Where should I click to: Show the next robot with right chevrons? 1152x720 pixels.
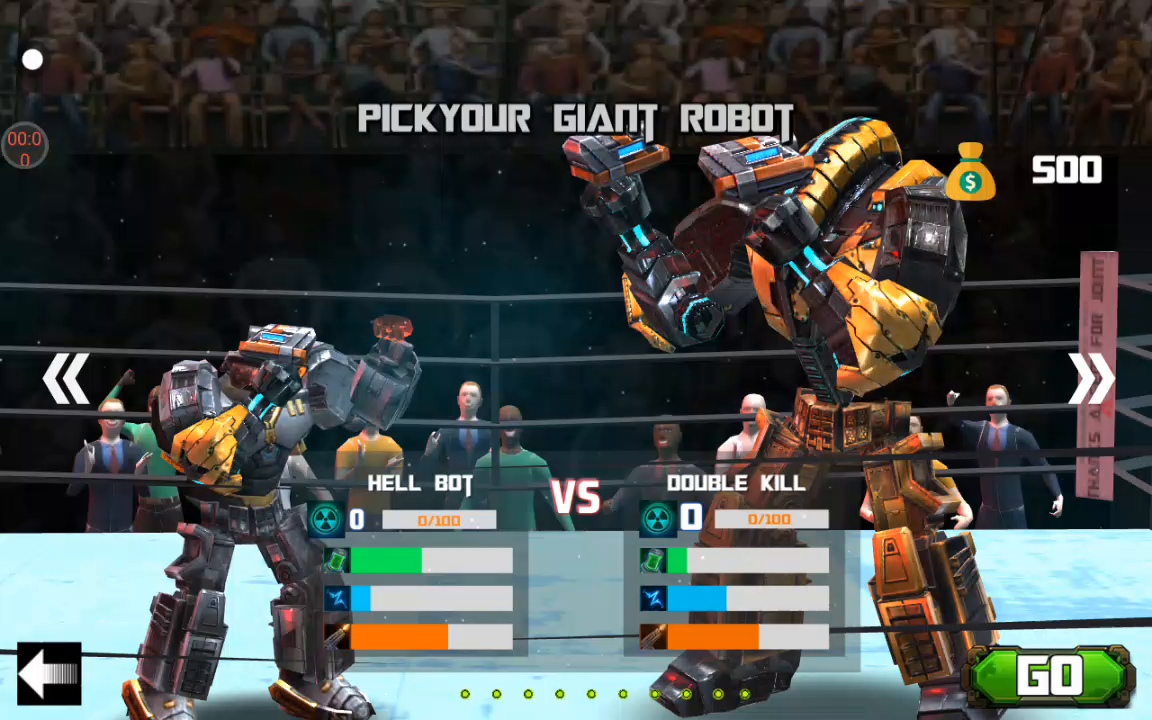(1090, 379)
